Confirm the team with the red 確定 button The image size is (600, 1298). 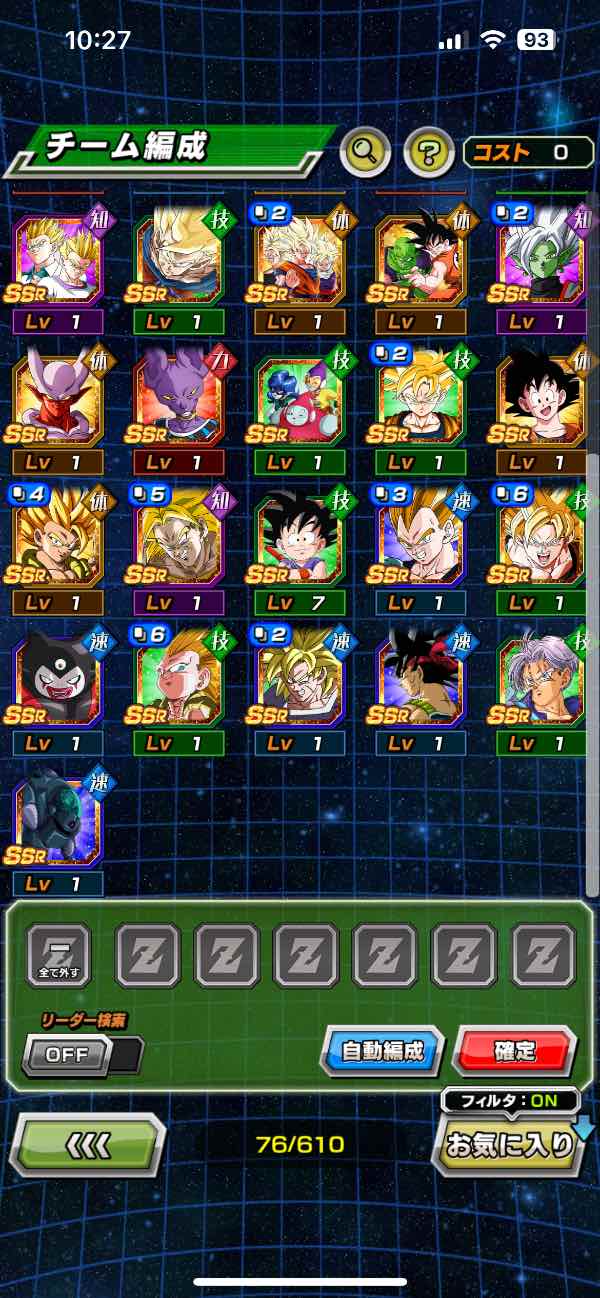coord(515,1051)
